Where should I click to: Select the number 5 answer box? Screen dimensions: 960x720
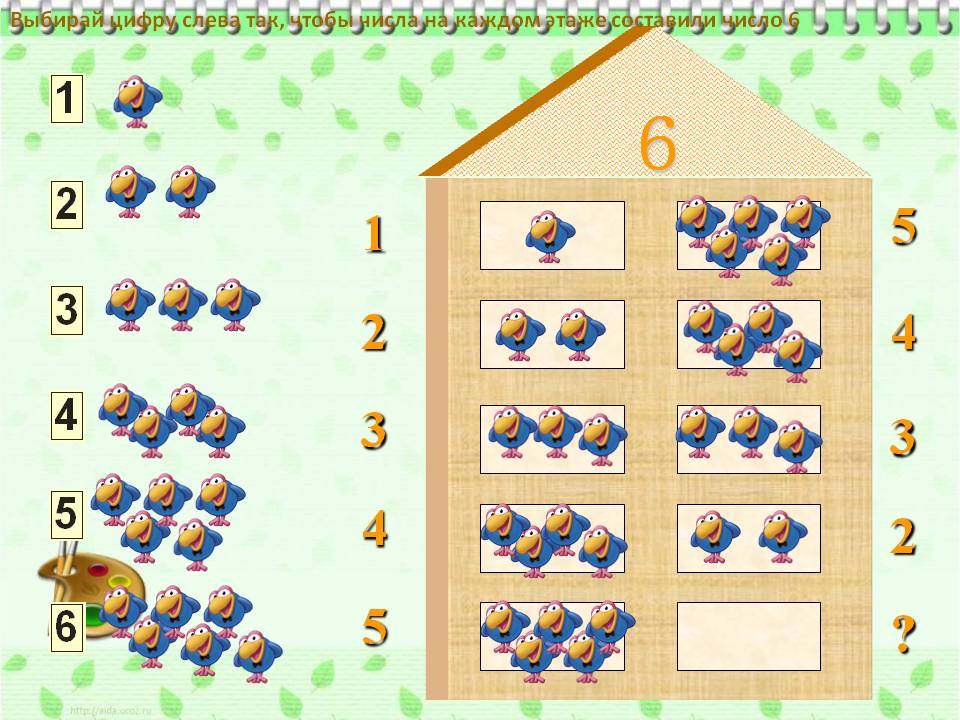pyautogui.click(x=66, y=515)
